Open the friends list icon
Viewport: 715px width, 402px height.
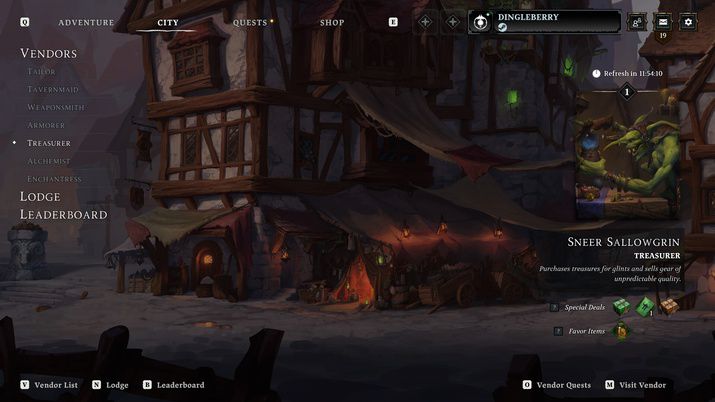click(636, 22)
